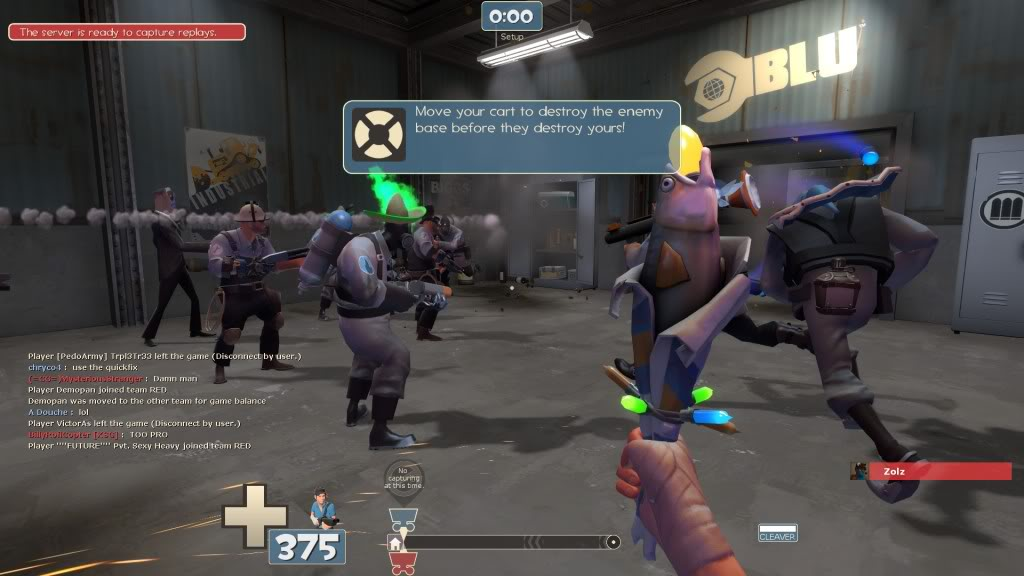The height and width of the screenshot is (576, 1024).
Task: Select the blue payload cart icon
Action: [403, 520]
